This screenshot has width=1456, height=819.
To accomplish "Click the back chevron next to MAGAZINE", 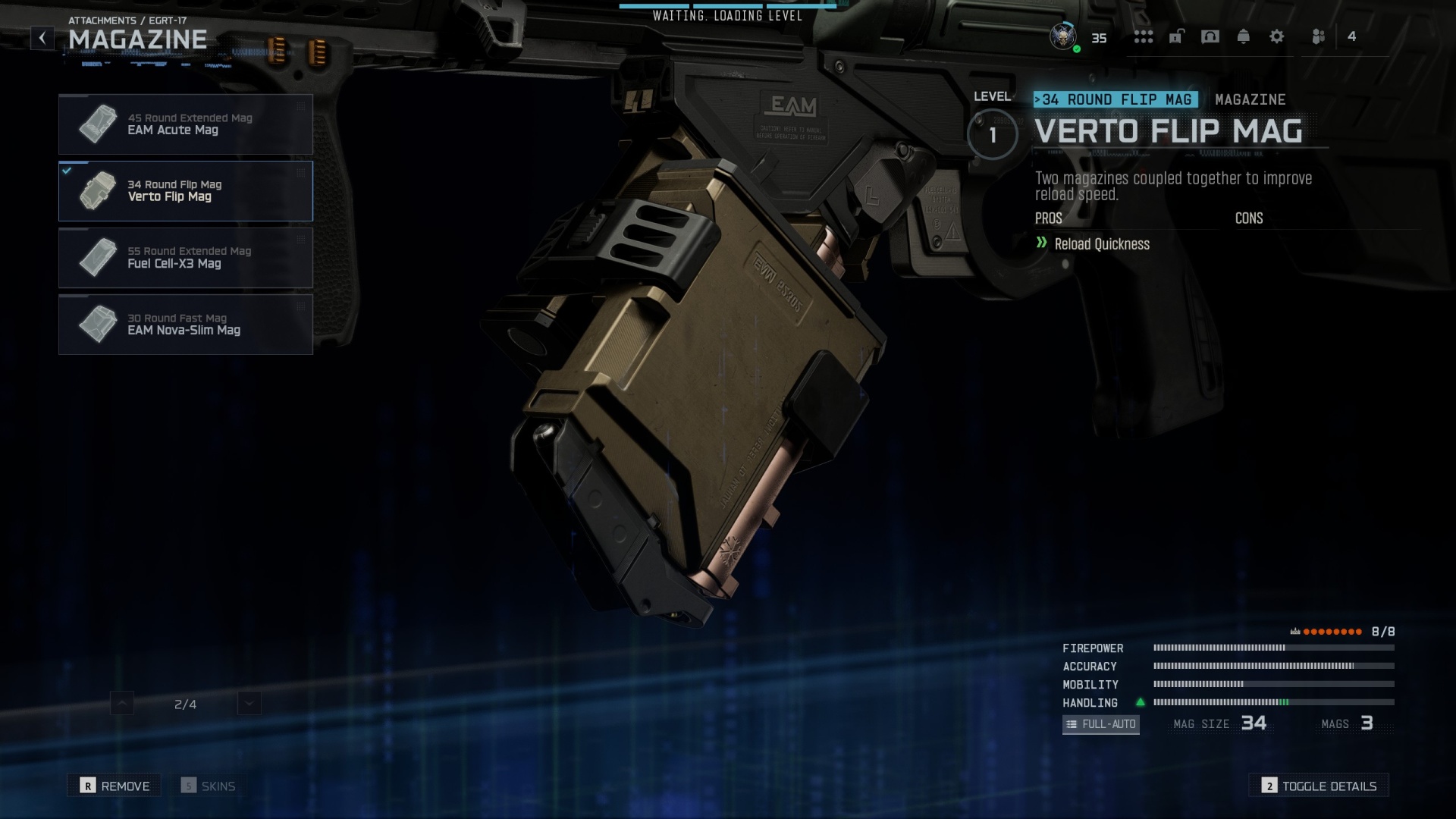I will [42, 36].
